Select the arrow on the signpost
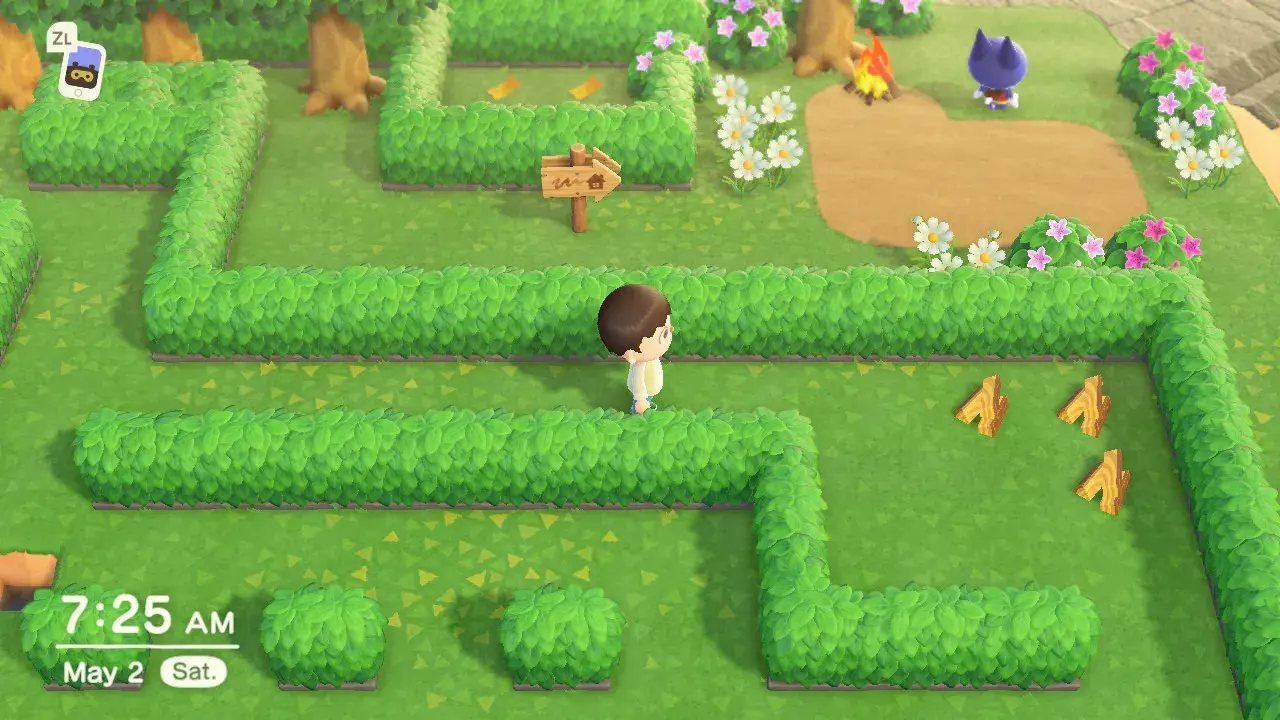1280x720 pixels. pos(610,178)
